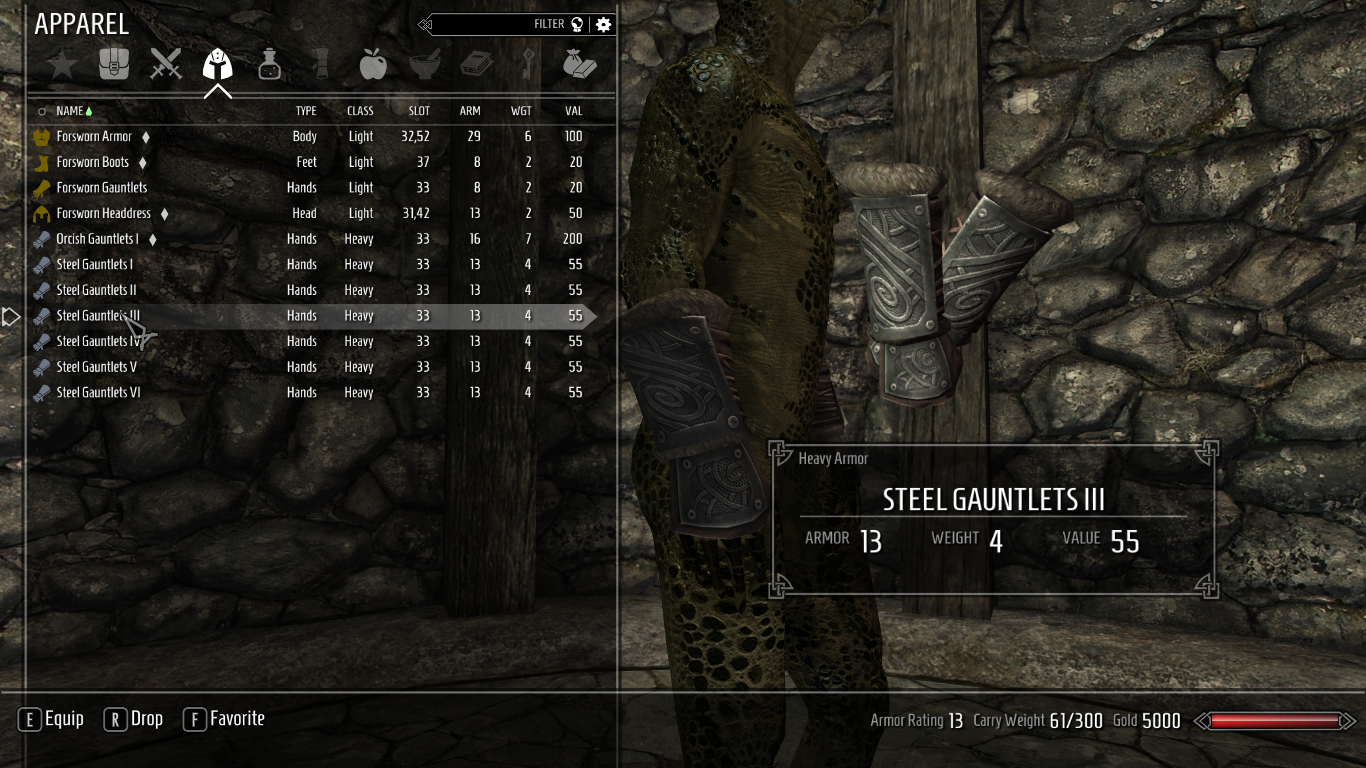1366x768 pixels.
Task: Open the Misc gold pouch category
Action: [579, 65]
